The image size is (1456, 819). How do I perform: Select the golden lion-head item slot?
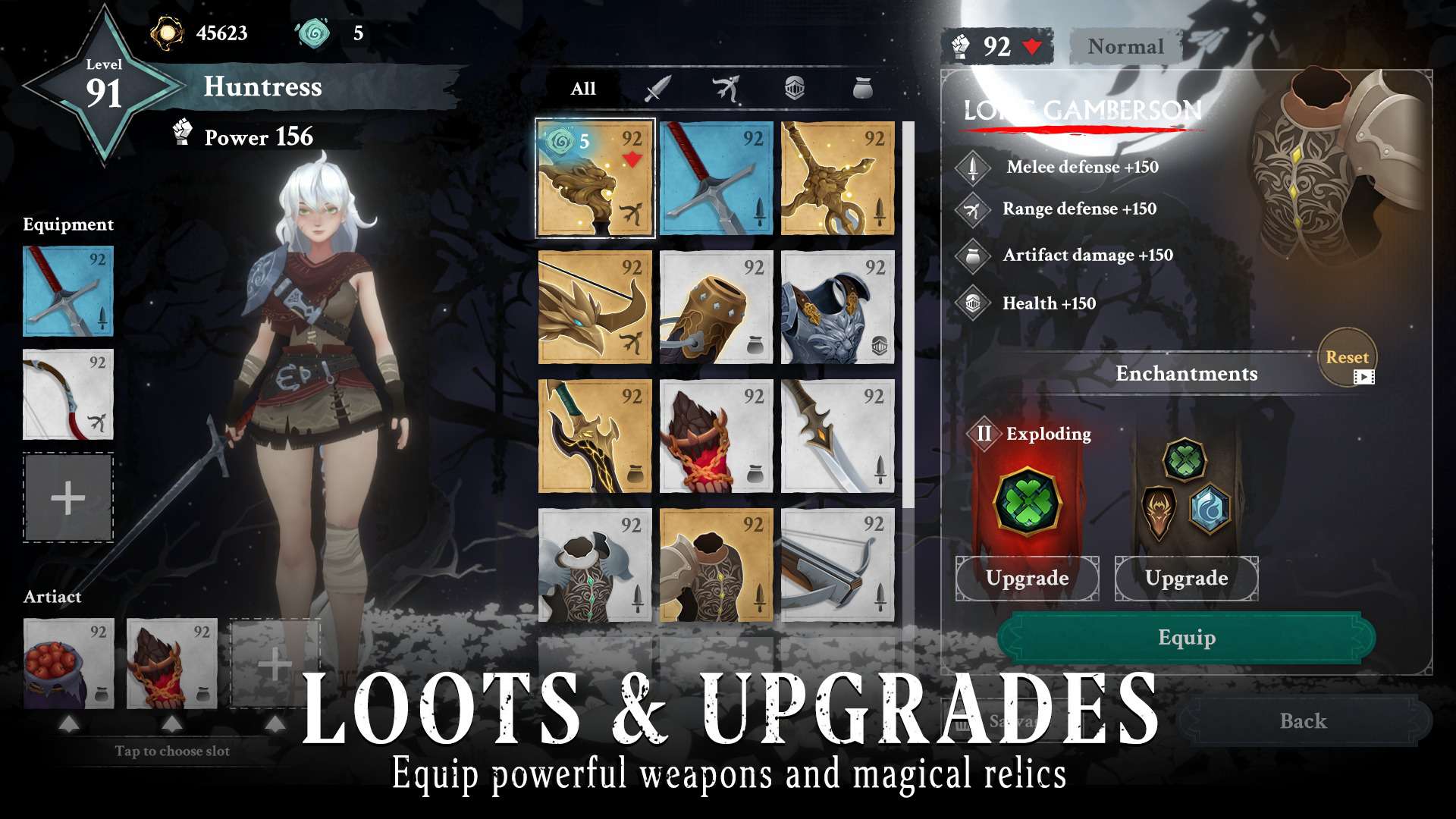[595, 179]
